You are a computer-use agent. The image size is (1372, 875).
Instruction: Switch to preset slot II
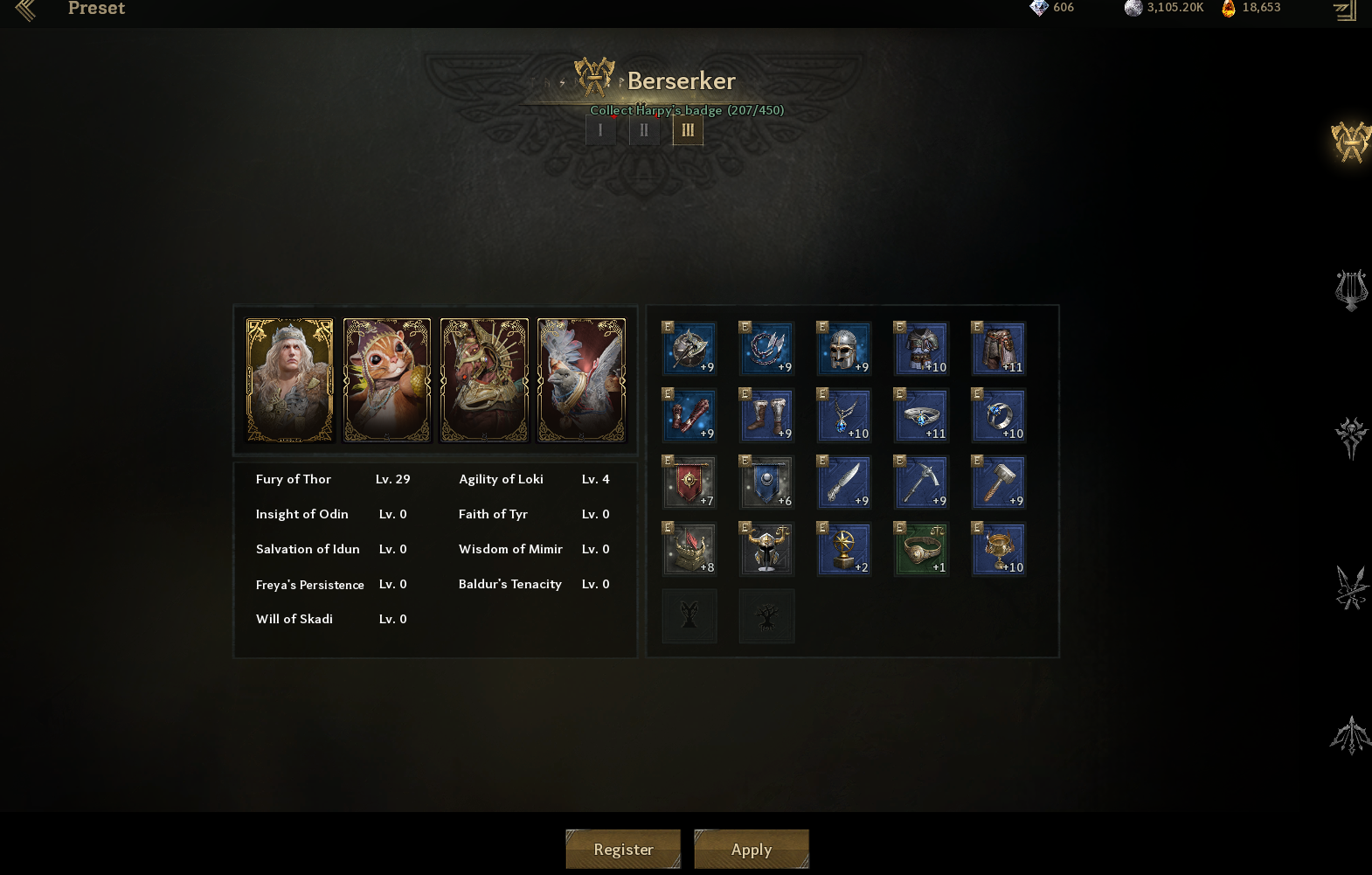[644, 130]
